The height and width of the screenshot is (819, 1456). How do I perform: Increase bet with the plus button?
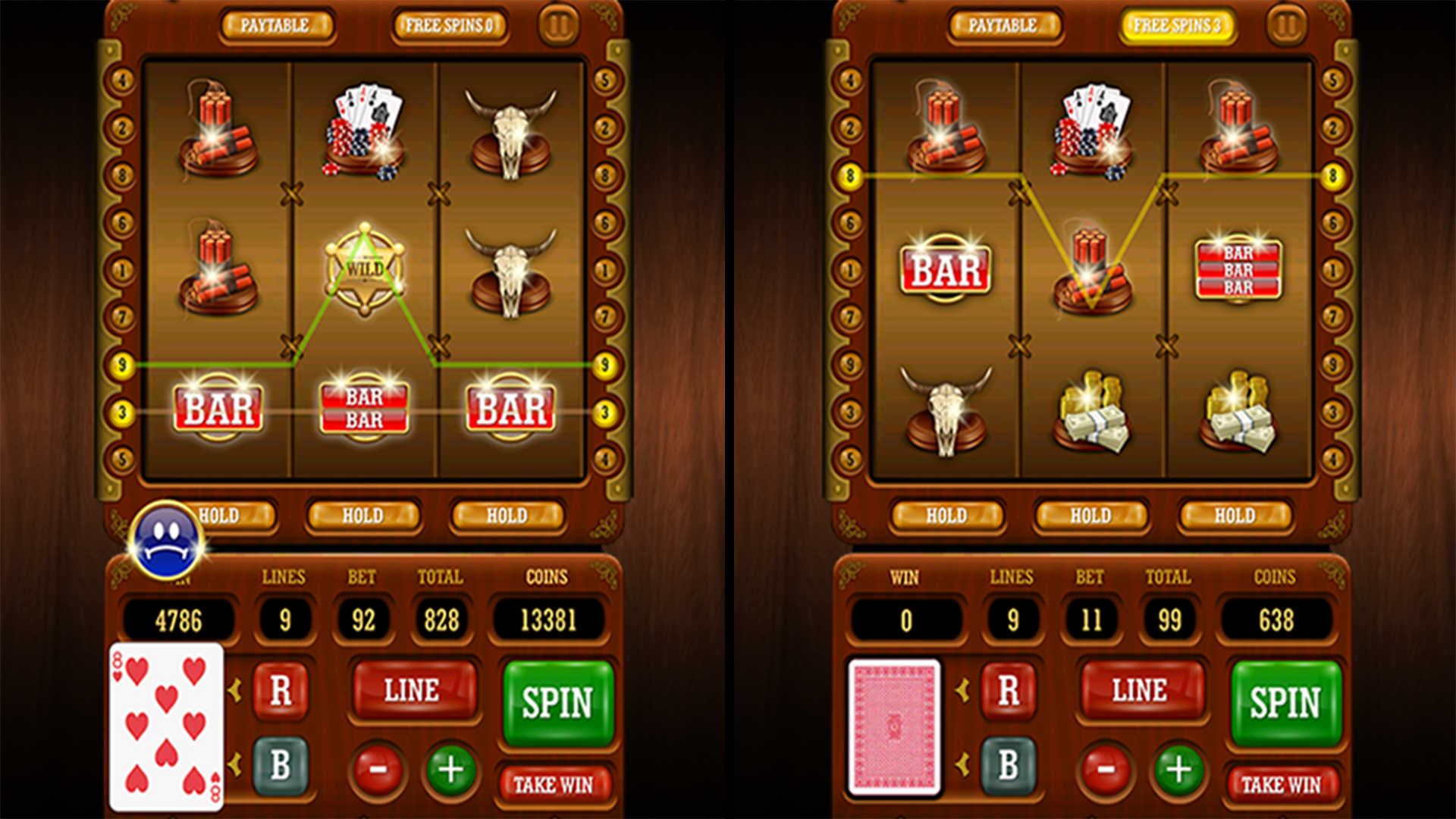click(x=450, y=768)
